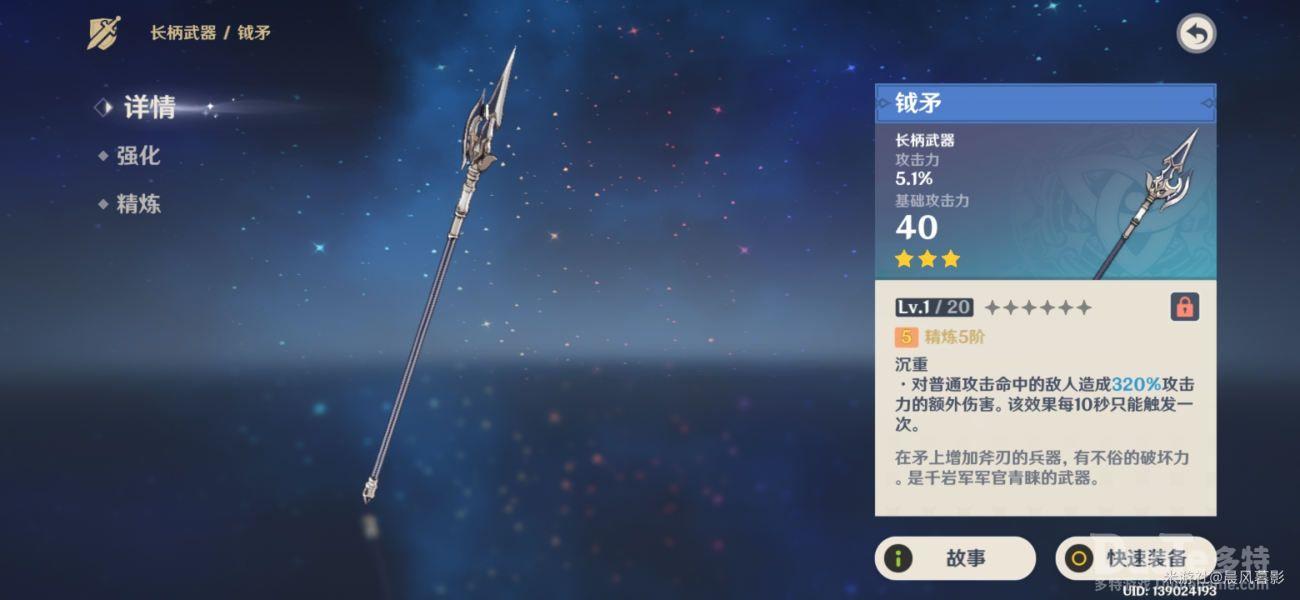Switch to the 详情 details tab

pos(149,107)
